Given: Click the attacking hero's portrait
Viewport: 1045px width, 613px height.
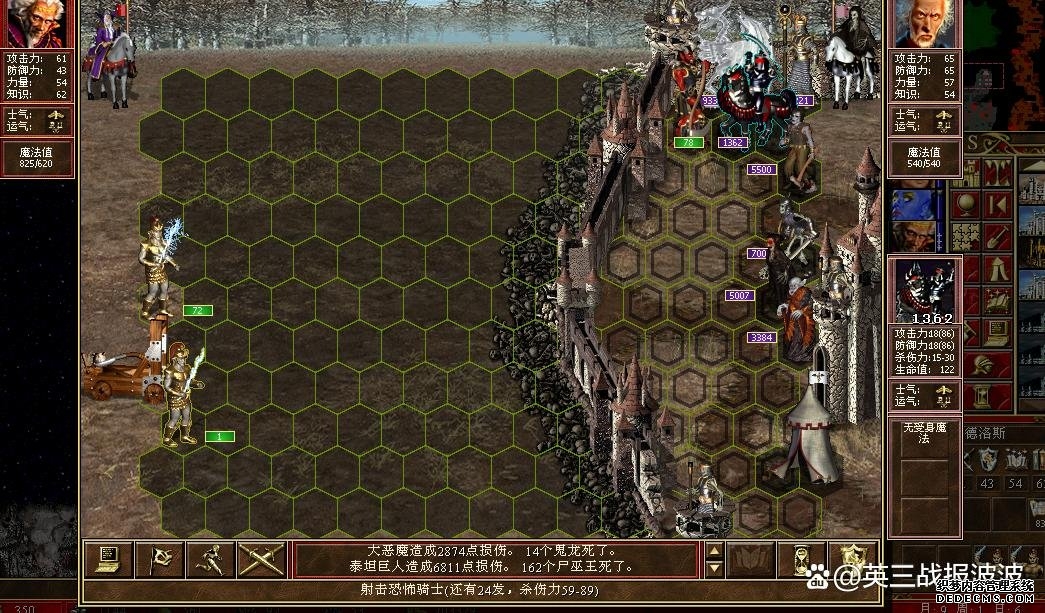Looking at the screenshot, I should [x=37, y=24].
